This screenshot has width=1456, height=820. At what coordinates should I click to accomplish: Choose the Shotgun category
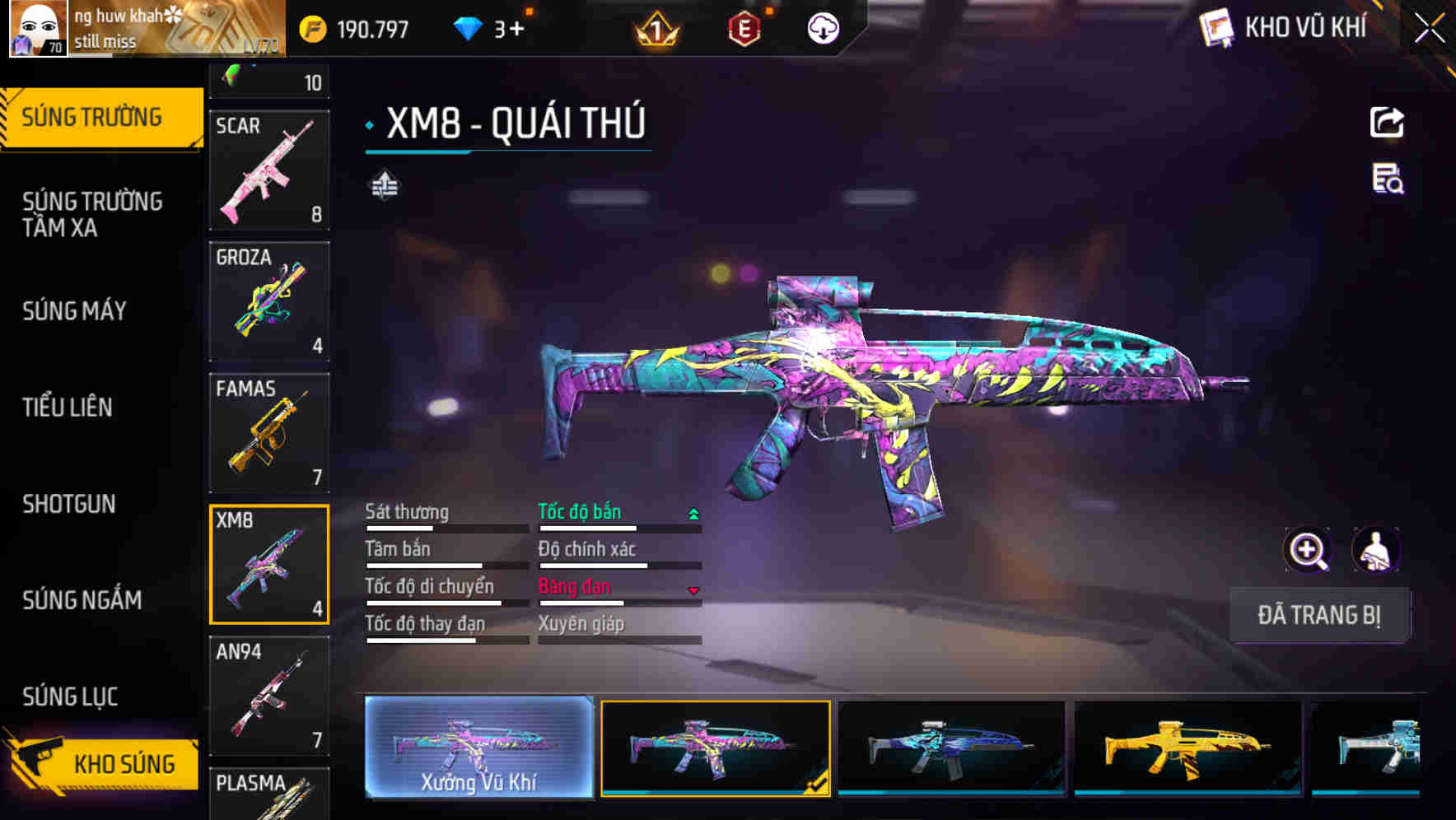coord(69,504)
